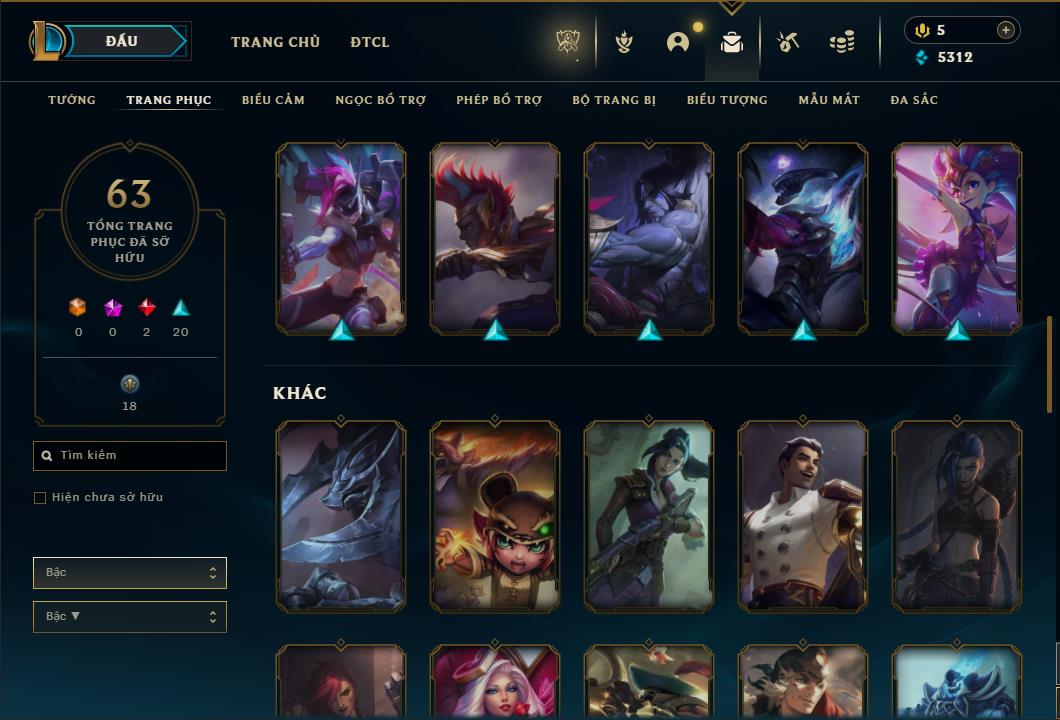Open the NGỌC BỔ TRỢ tab
This screenshot has width=1060, height=720.
(381, 100)
